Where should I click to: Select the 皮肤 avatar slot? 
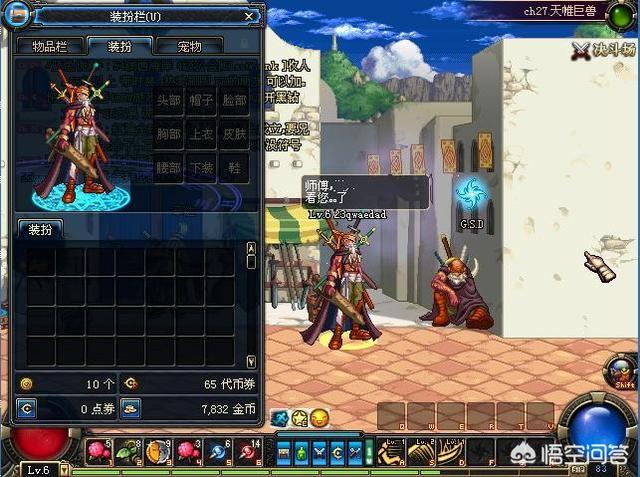(235, 134)
